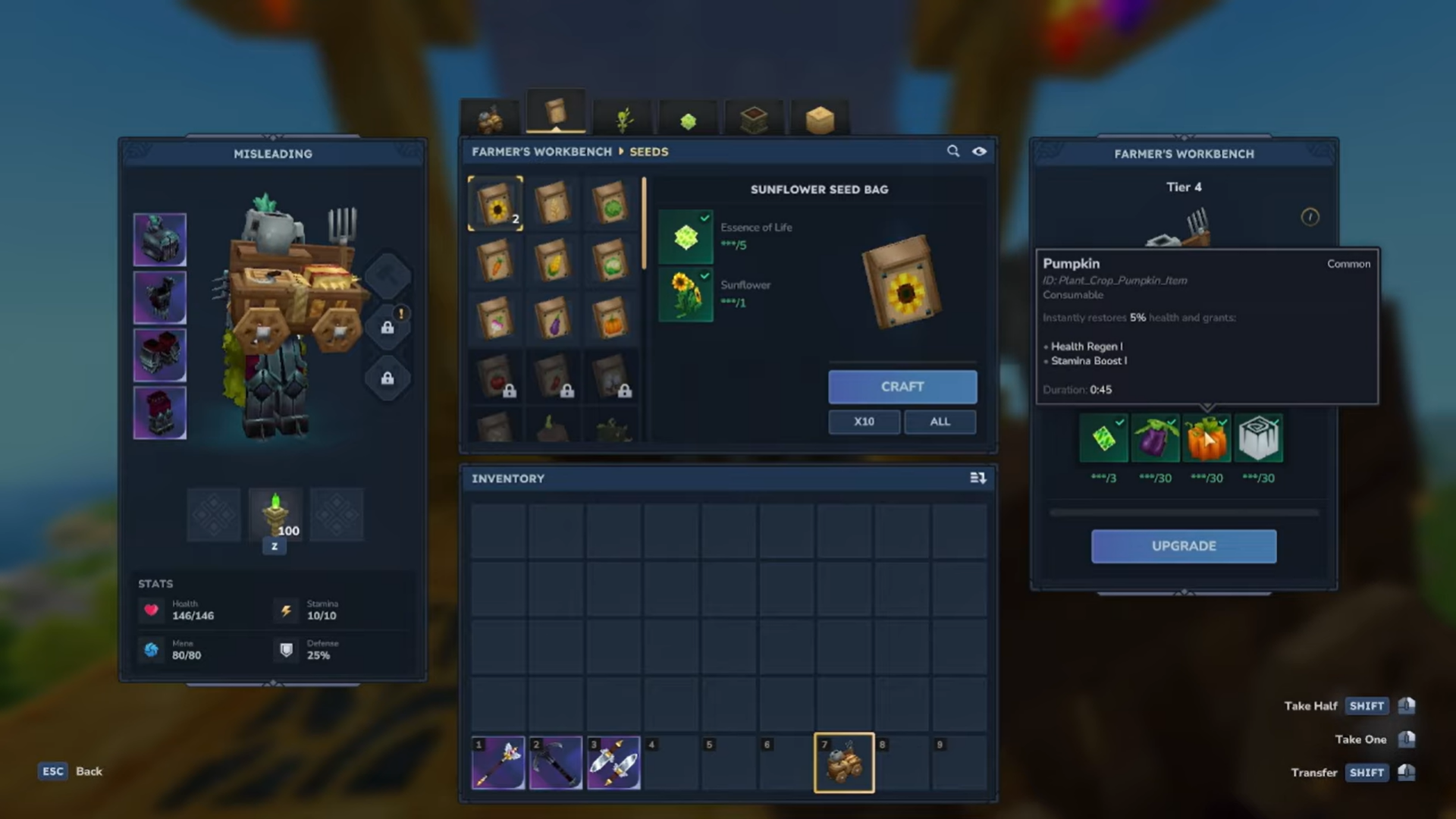Click the checkmark on the Sunflower ingredient
The image size is (1456, 819).
(x=704, y=278)
